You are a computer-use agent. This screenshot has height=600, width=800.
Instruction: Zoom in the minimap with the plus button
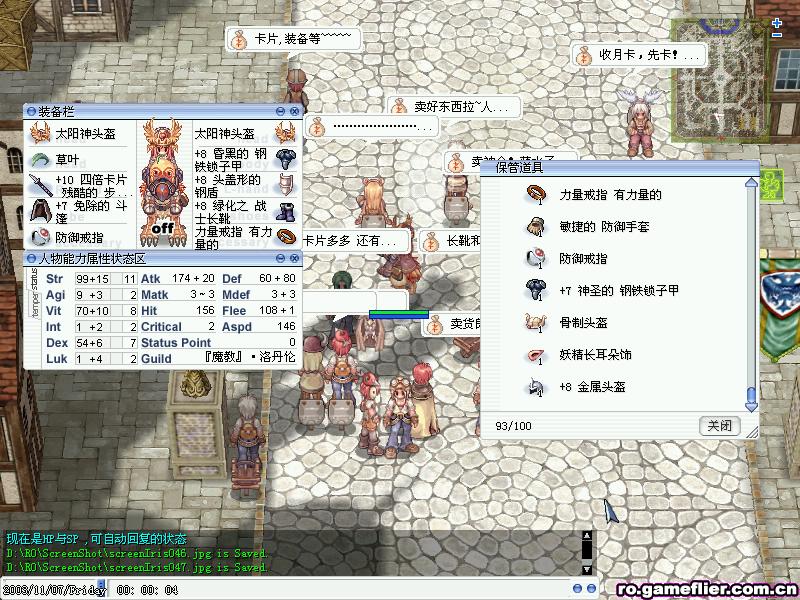pos(777,21)
